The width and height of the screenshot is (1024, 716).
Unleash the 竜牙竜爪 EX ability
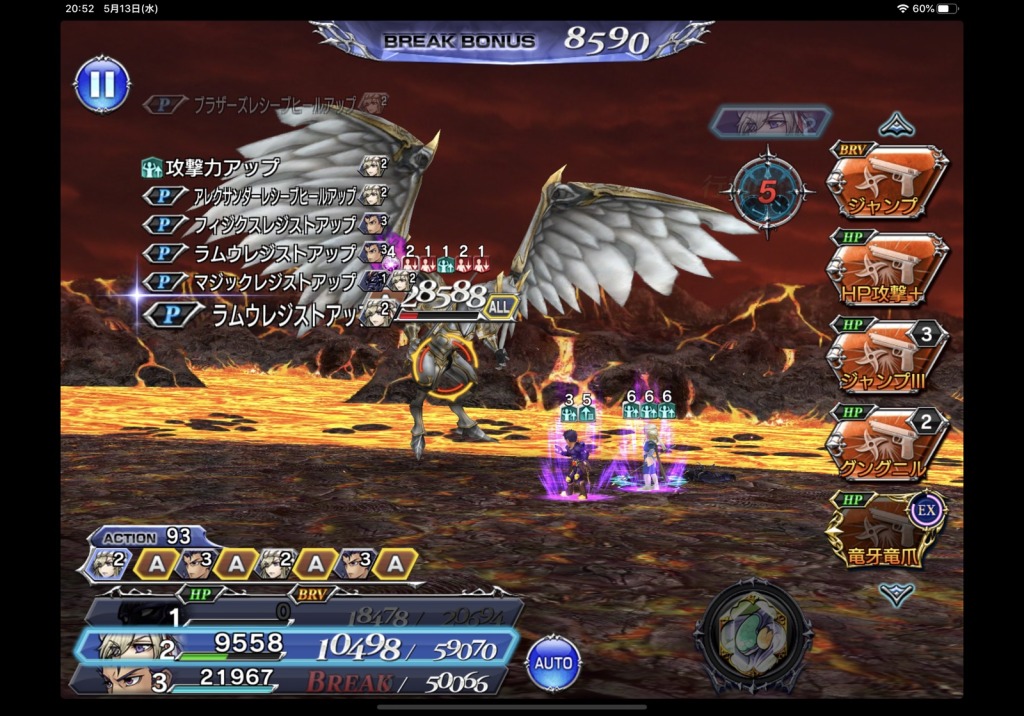(x=886, y=530)
